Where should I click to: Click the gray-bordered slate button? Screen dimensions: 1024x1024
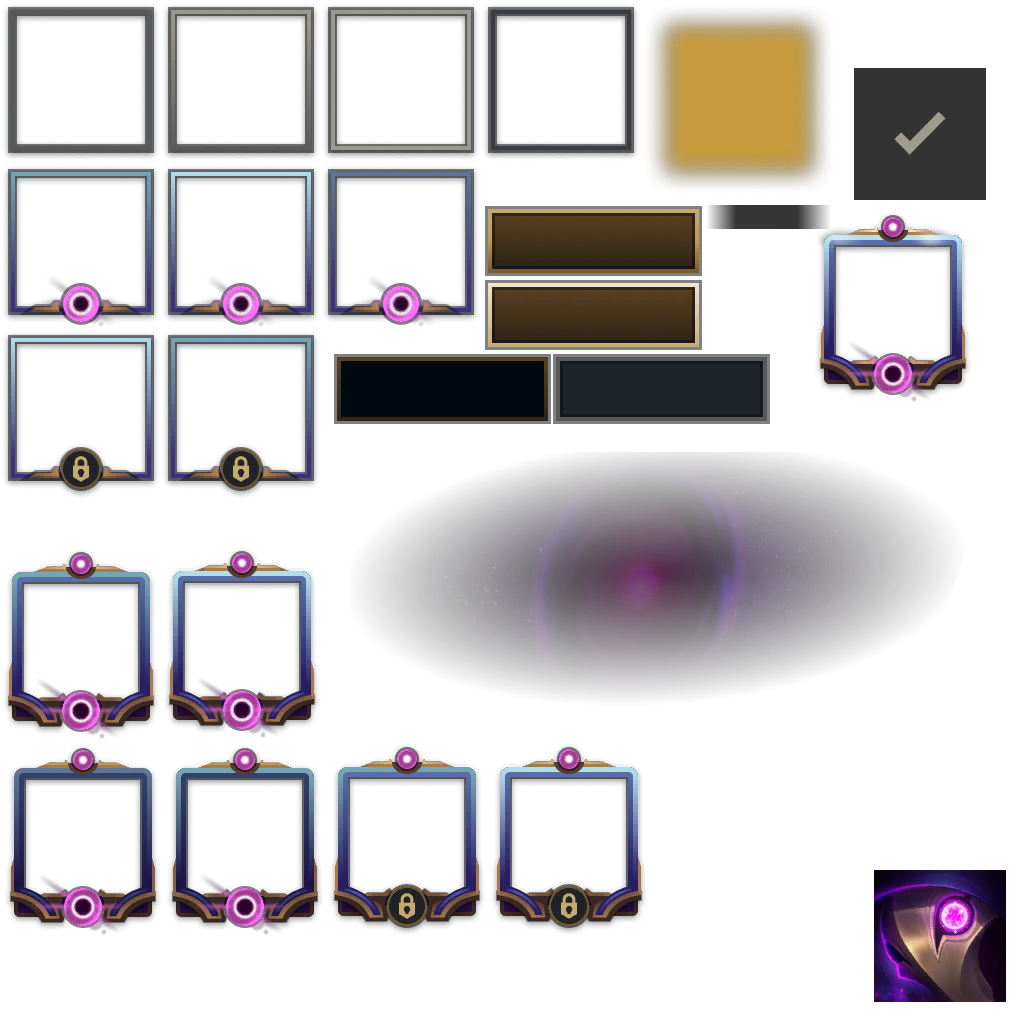661,389
